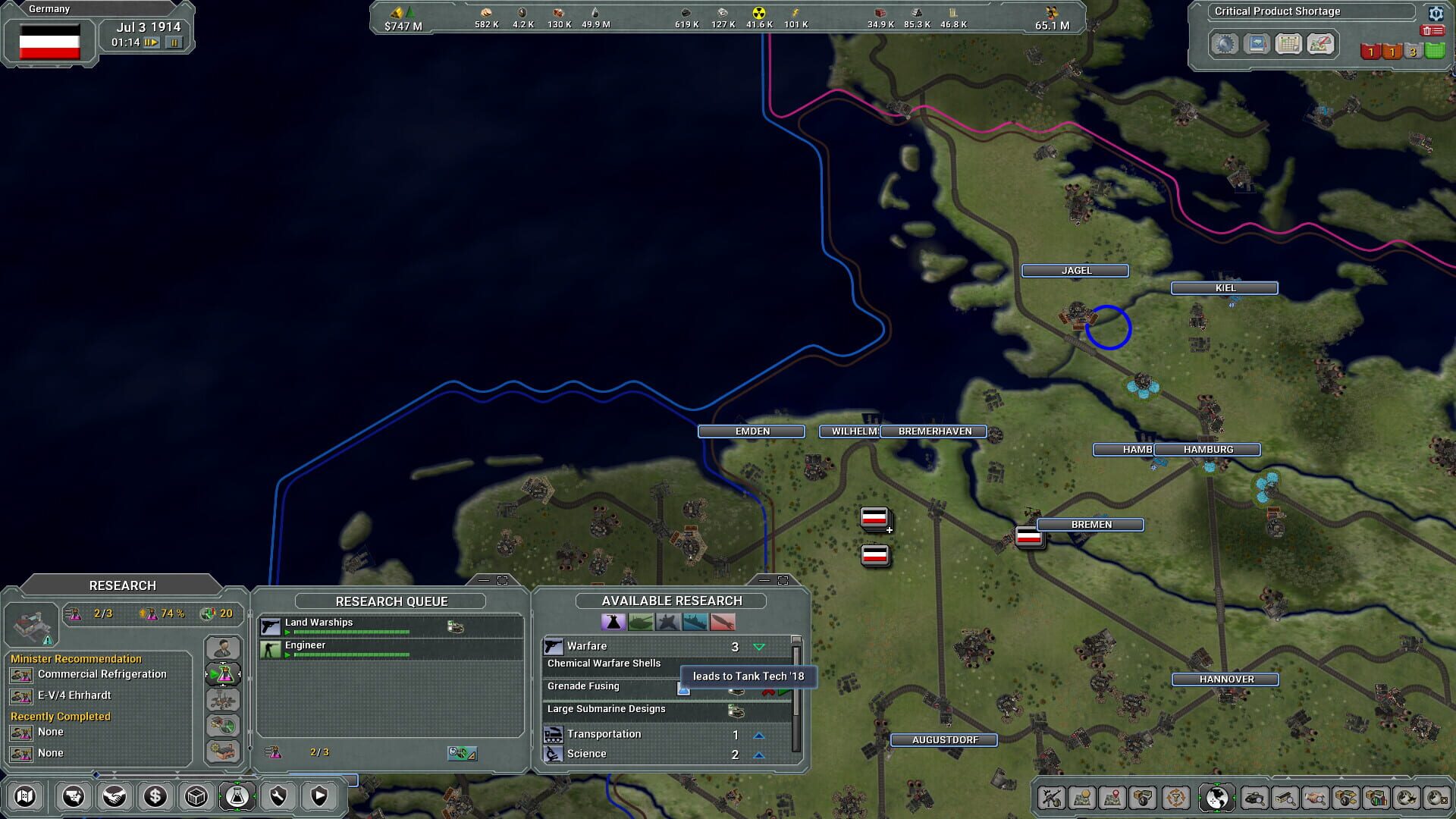Open the dollar sign finance panel
Image resolution: width=1456 pixels, height=819 pixels.
coord(157,796)
